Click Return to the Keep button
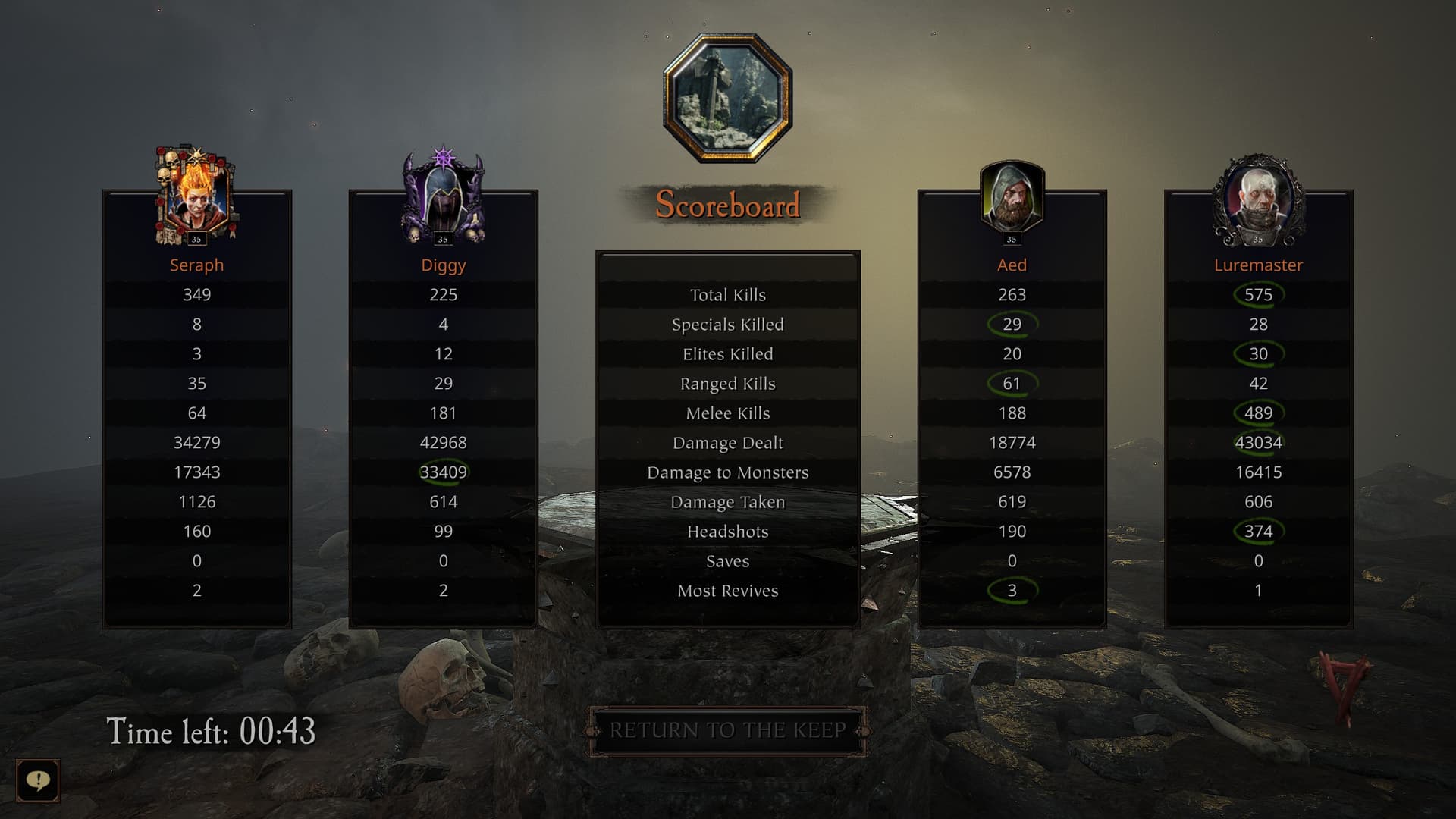The height and width of the screenshot is (819, 1456). (x=727, y=731)
